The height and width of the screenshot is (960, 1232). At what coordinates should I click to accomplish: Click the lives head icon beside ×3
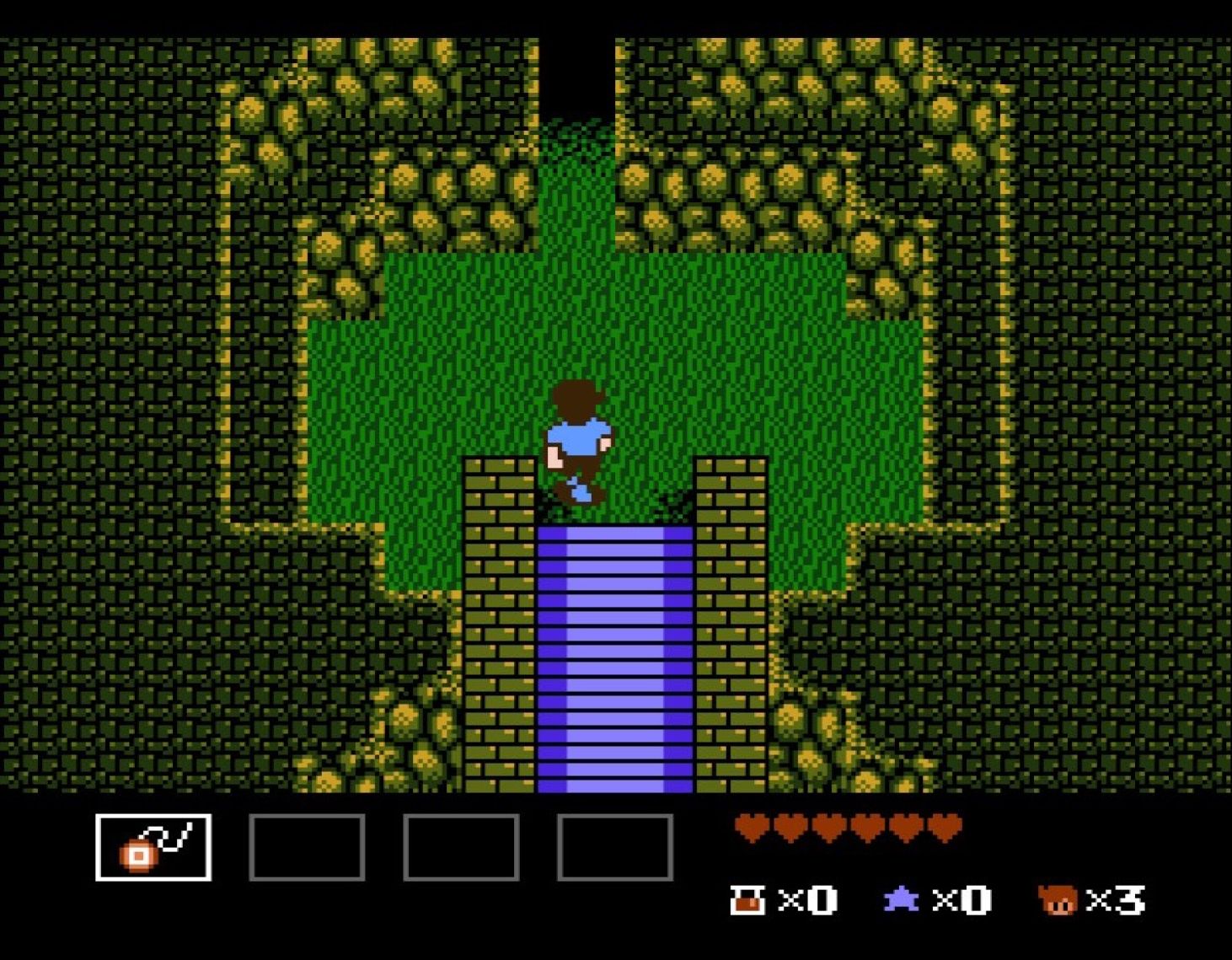(1058, 900)
